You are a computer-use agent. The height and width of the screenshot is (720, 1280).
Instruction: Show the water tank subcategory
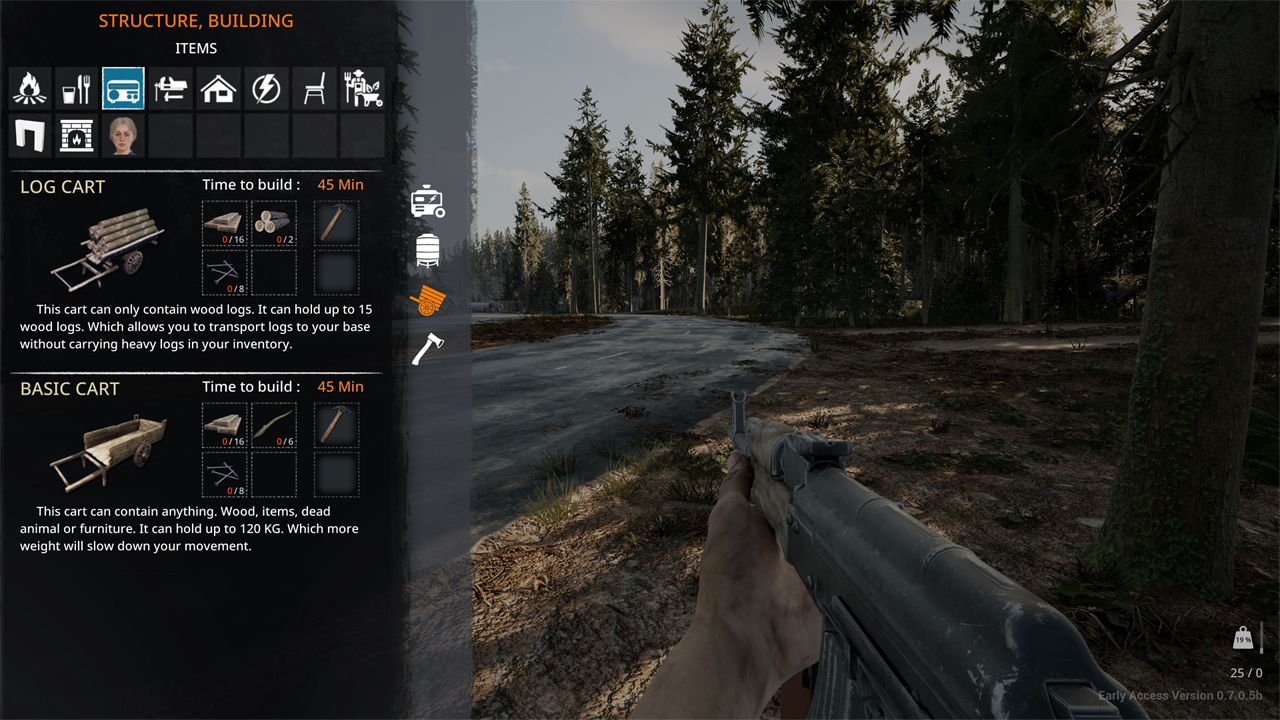[427, 249]
